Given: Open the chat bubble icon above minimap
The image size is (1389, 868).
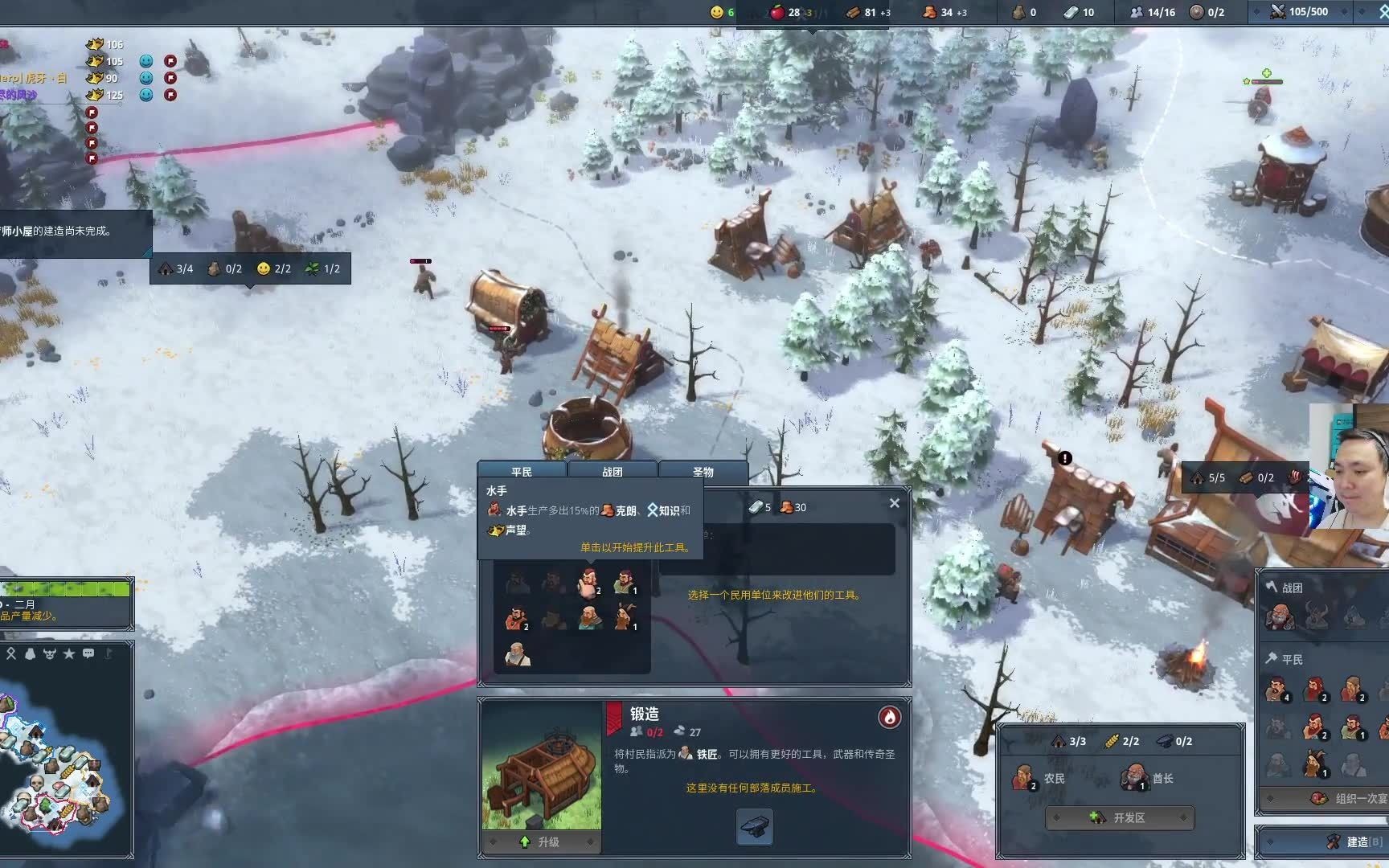Looking at the screenshot, I should point(88,653).
